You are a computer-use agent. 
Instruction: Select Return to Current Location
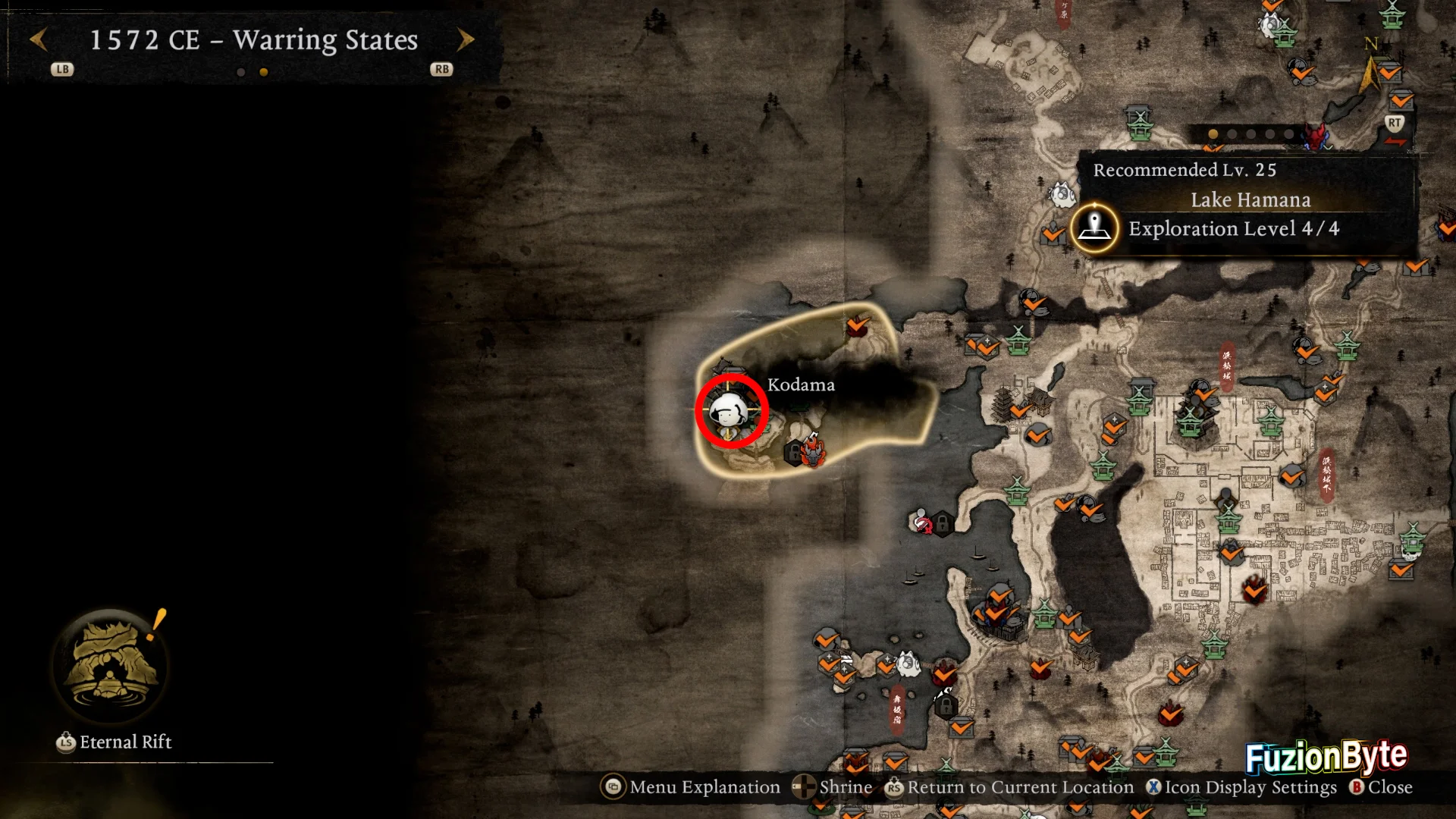coord(1009,787)
